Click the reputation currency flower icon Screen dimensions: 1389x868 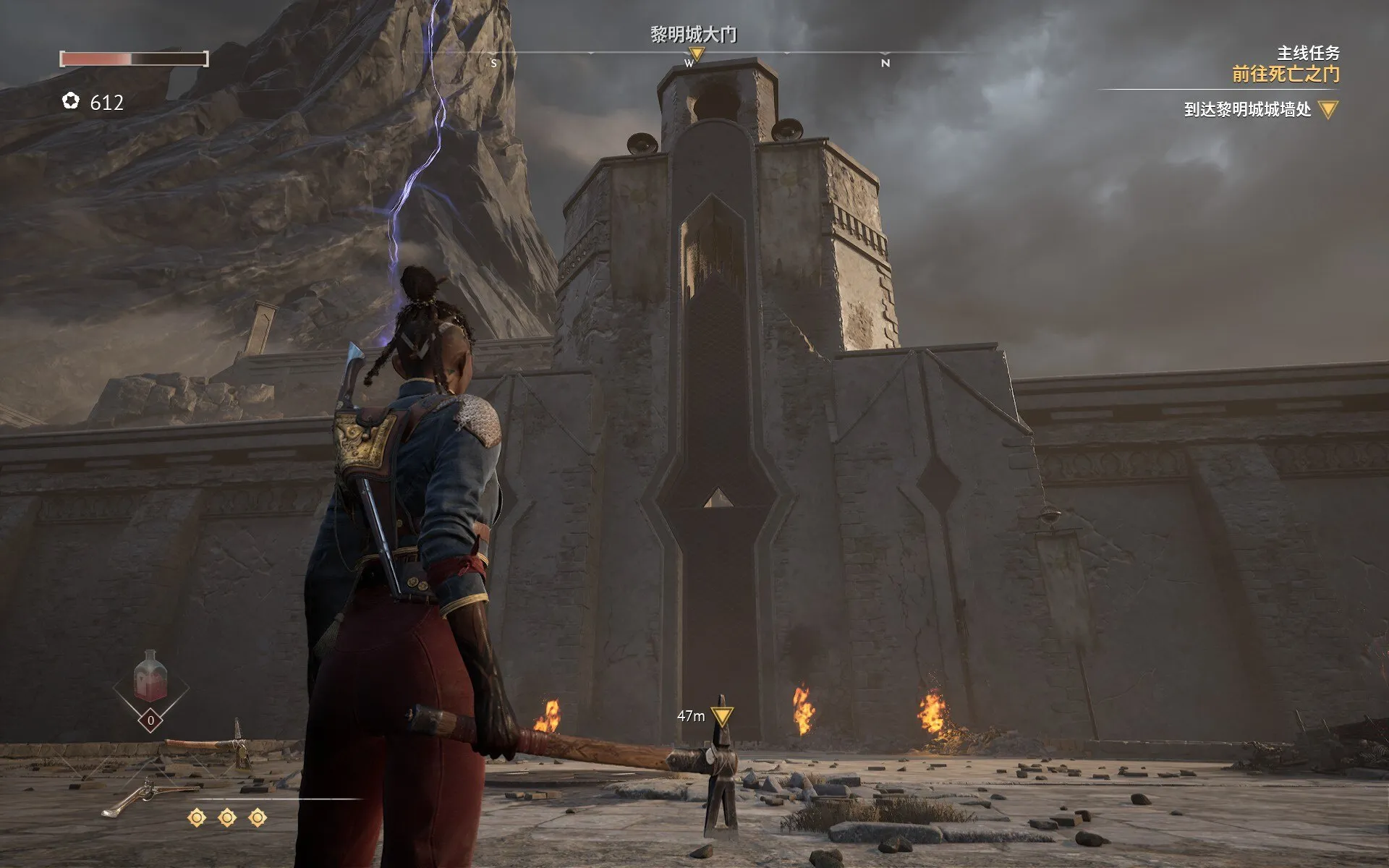point(71,101)
